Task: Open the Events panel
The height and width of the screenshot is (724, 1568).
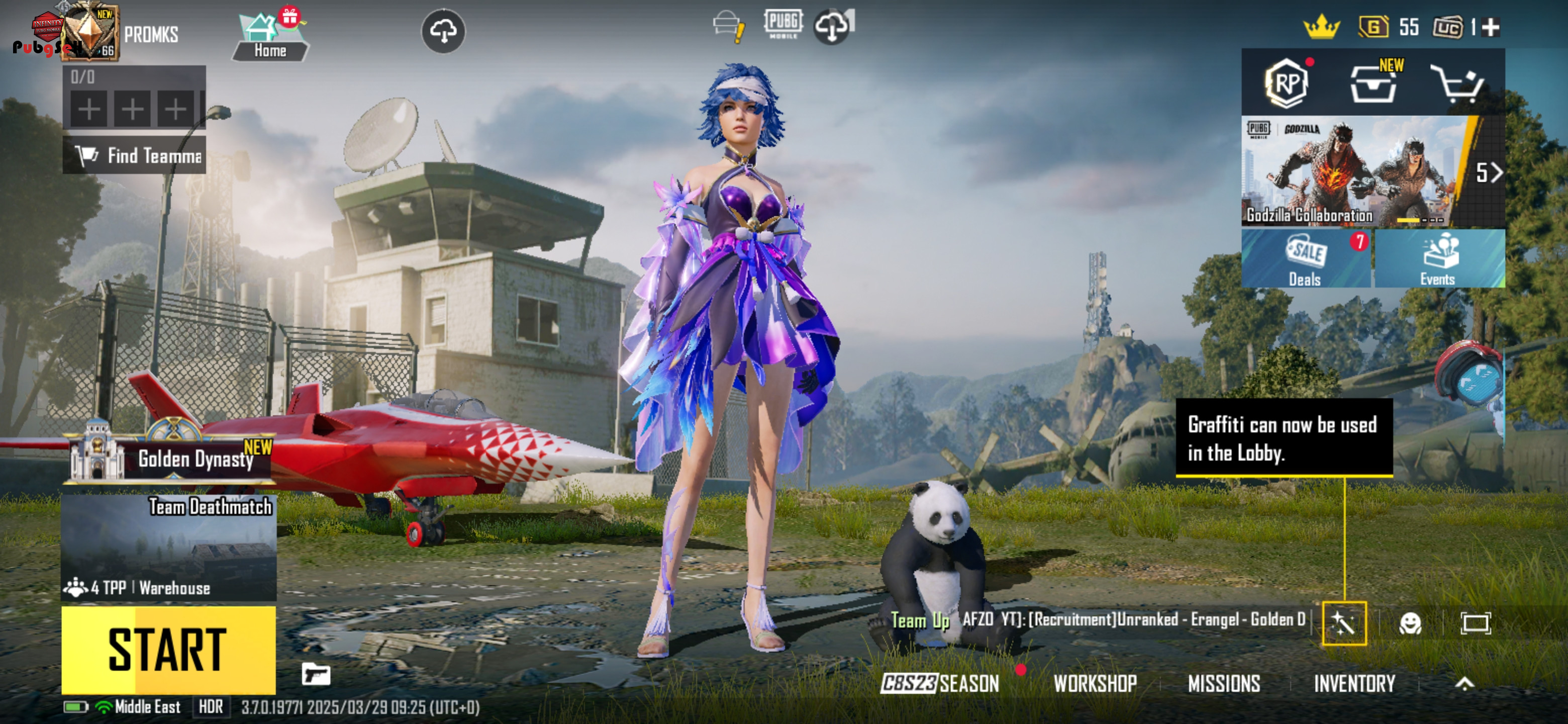Action: click(1438, 259)
